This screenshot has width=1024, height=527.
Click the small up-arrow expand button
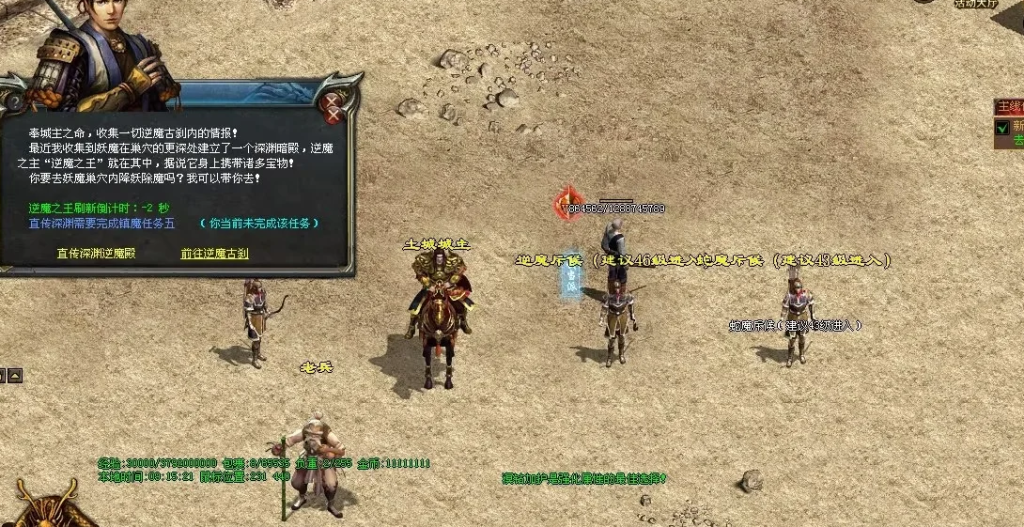click(14, 375)
